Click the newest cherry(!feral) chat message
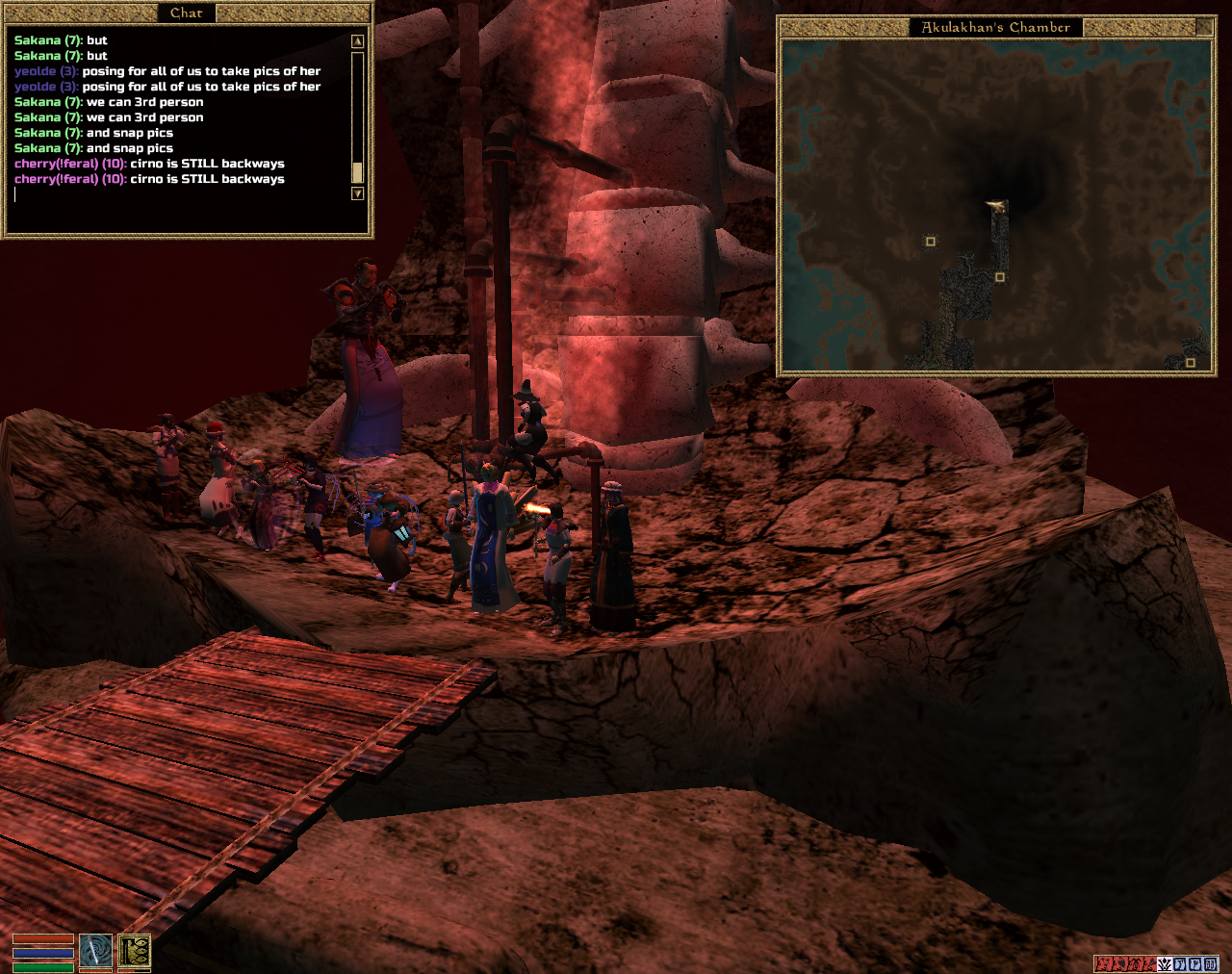This screenshot has width=1232, height=974. [149, 179]
